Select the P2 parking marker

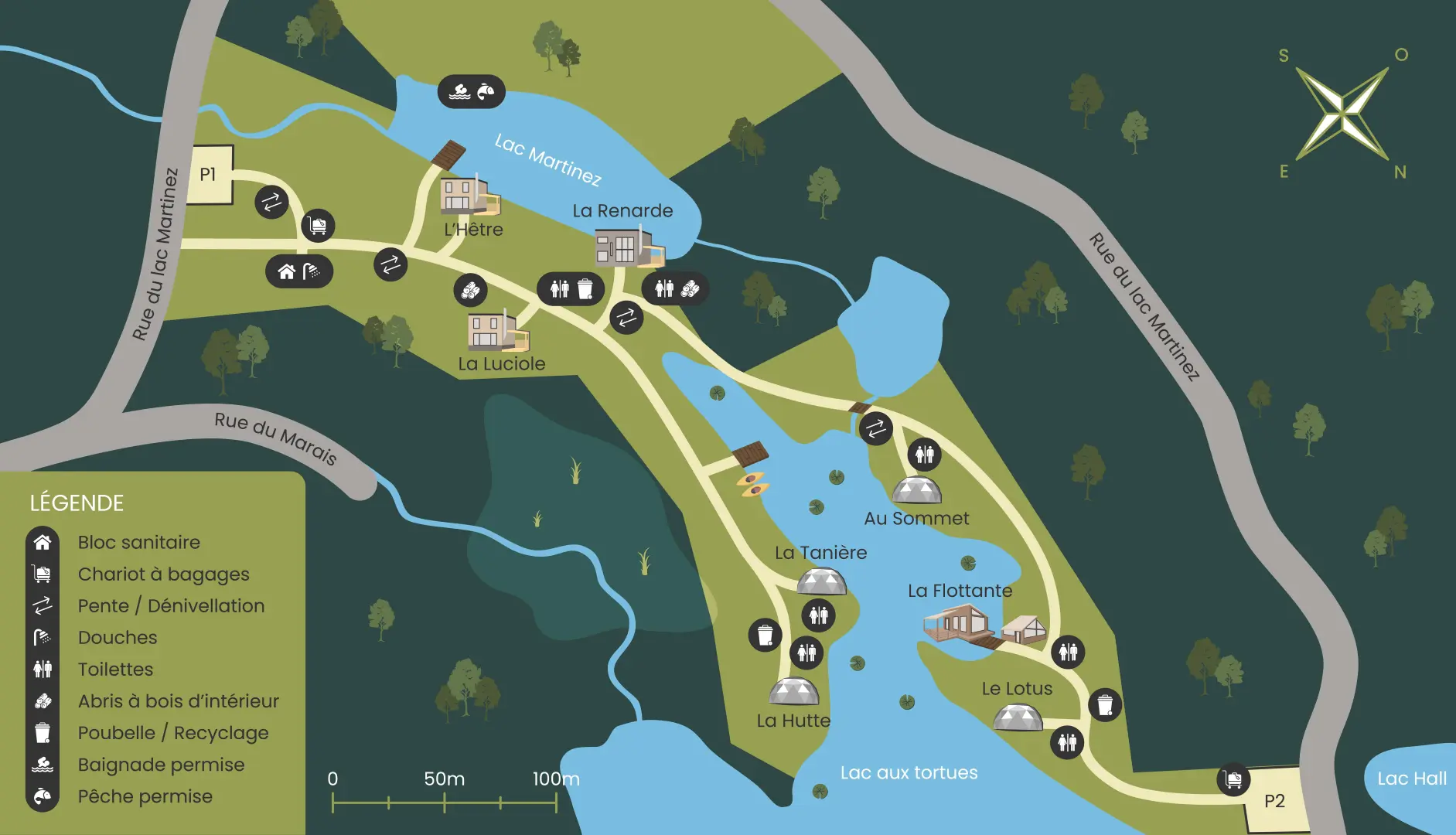[x=1274, y=801]
